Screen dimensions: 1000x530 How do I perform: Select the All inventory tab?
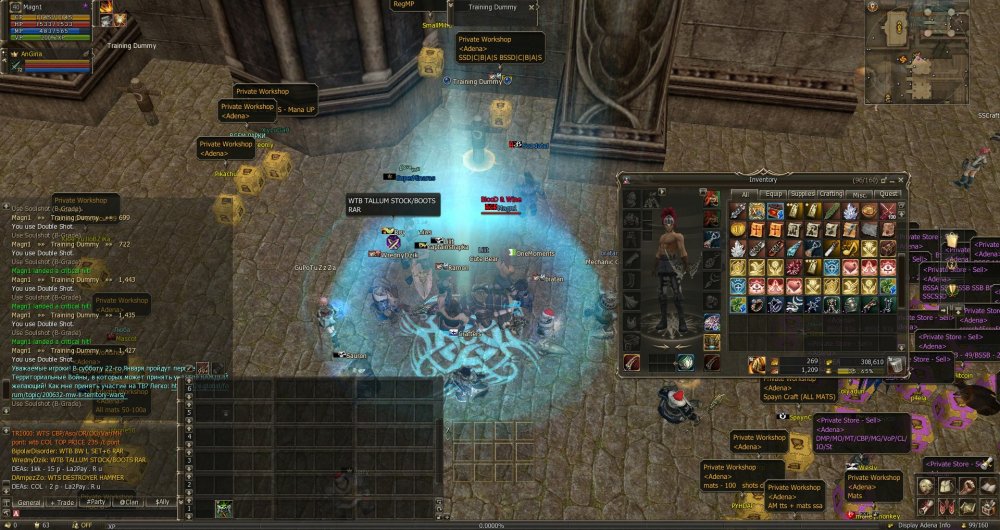click(x=744, y=194)
